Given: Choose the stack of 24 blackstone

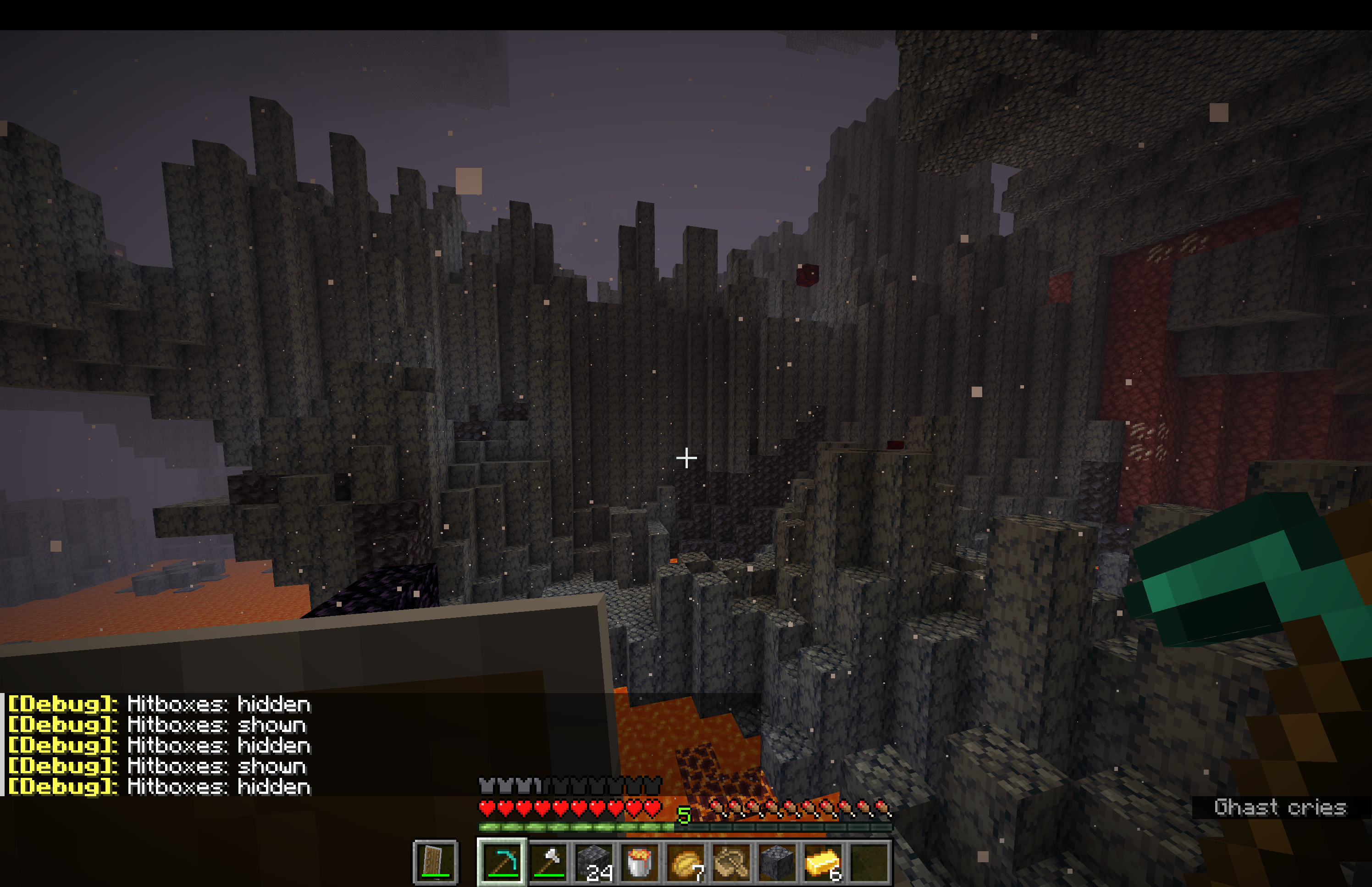Looking at the screenshot, I should (x=594, y=862).
